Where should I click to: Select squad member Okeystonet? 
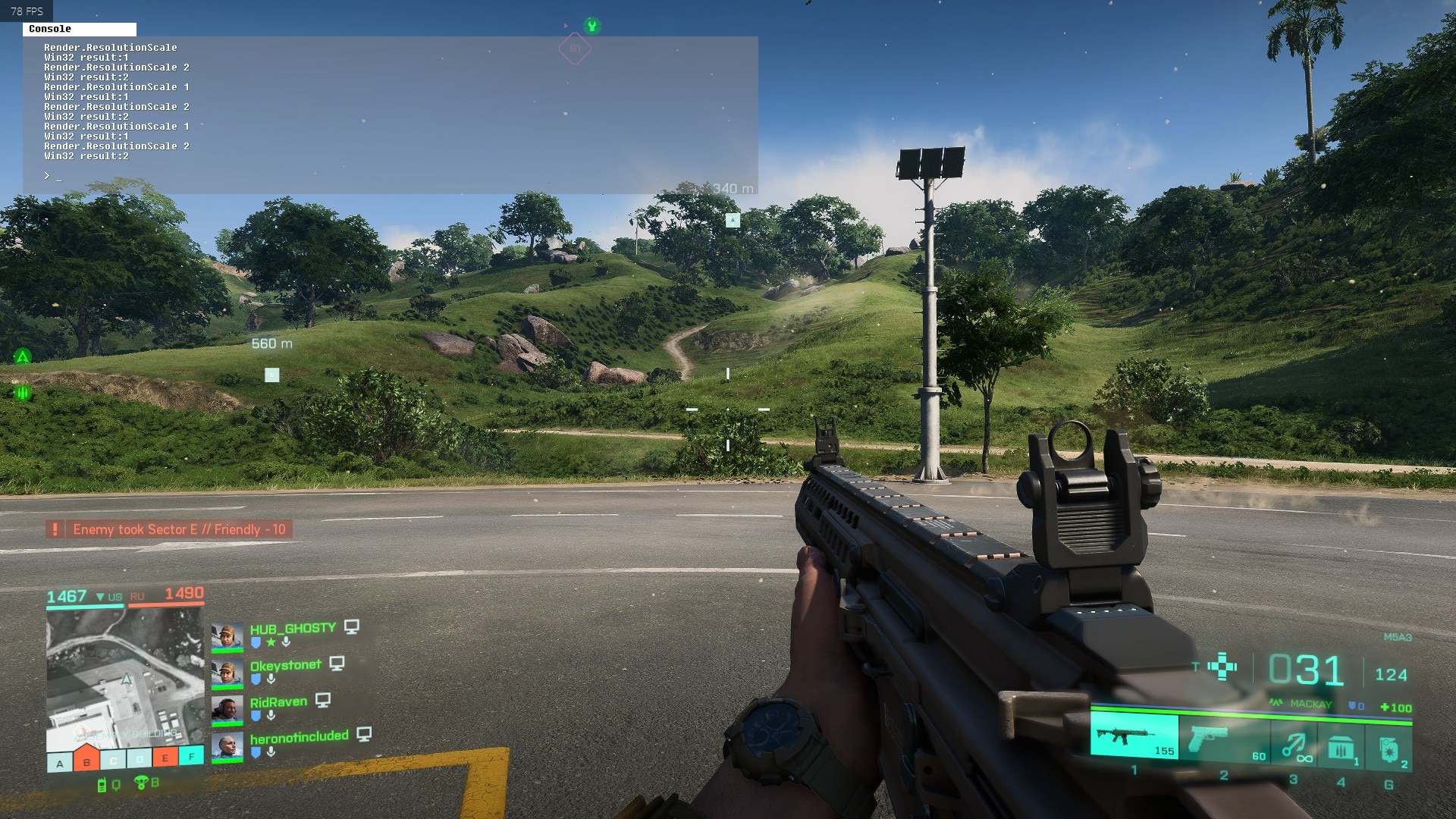click(x=286, y=665)
